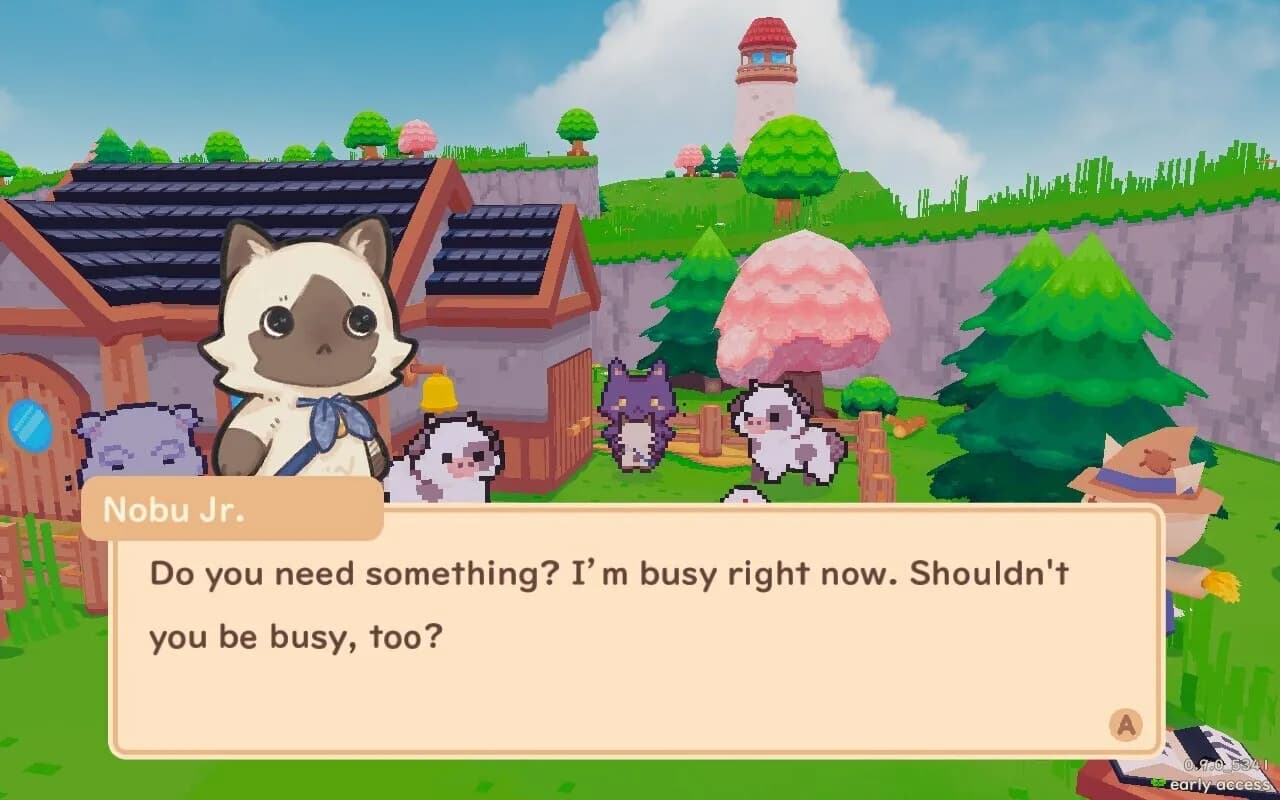The image size is (1280, 800).
Task: Click the dialogue box to continue
Action: coord(640,640)
